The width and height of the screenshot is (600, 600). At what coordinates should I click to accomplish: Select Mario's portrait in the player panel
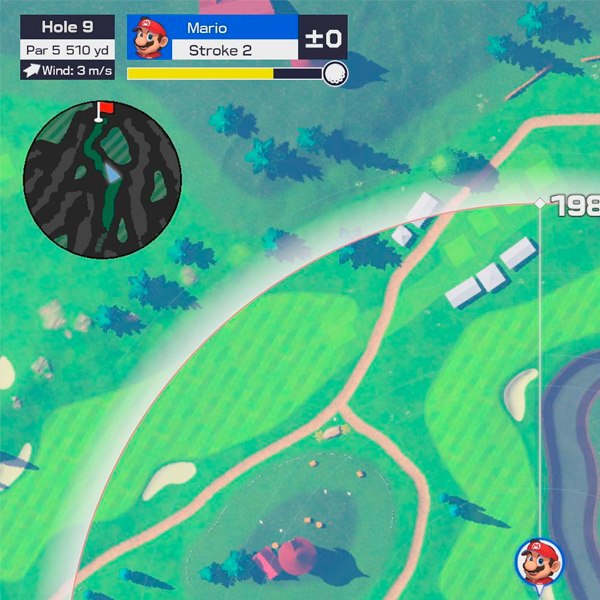(x=149, y=38)
